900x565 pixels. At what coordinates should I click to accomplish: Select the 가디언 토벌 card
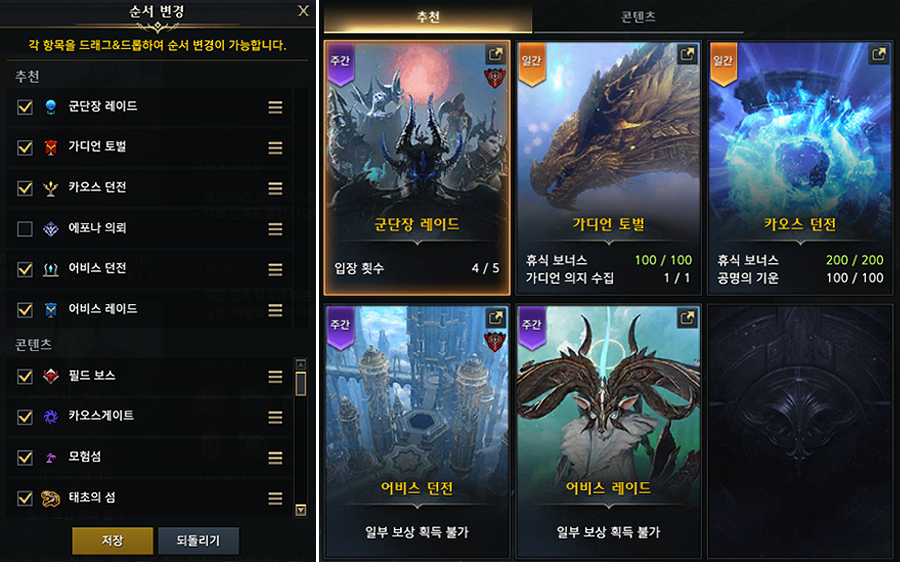coord(607,167)
